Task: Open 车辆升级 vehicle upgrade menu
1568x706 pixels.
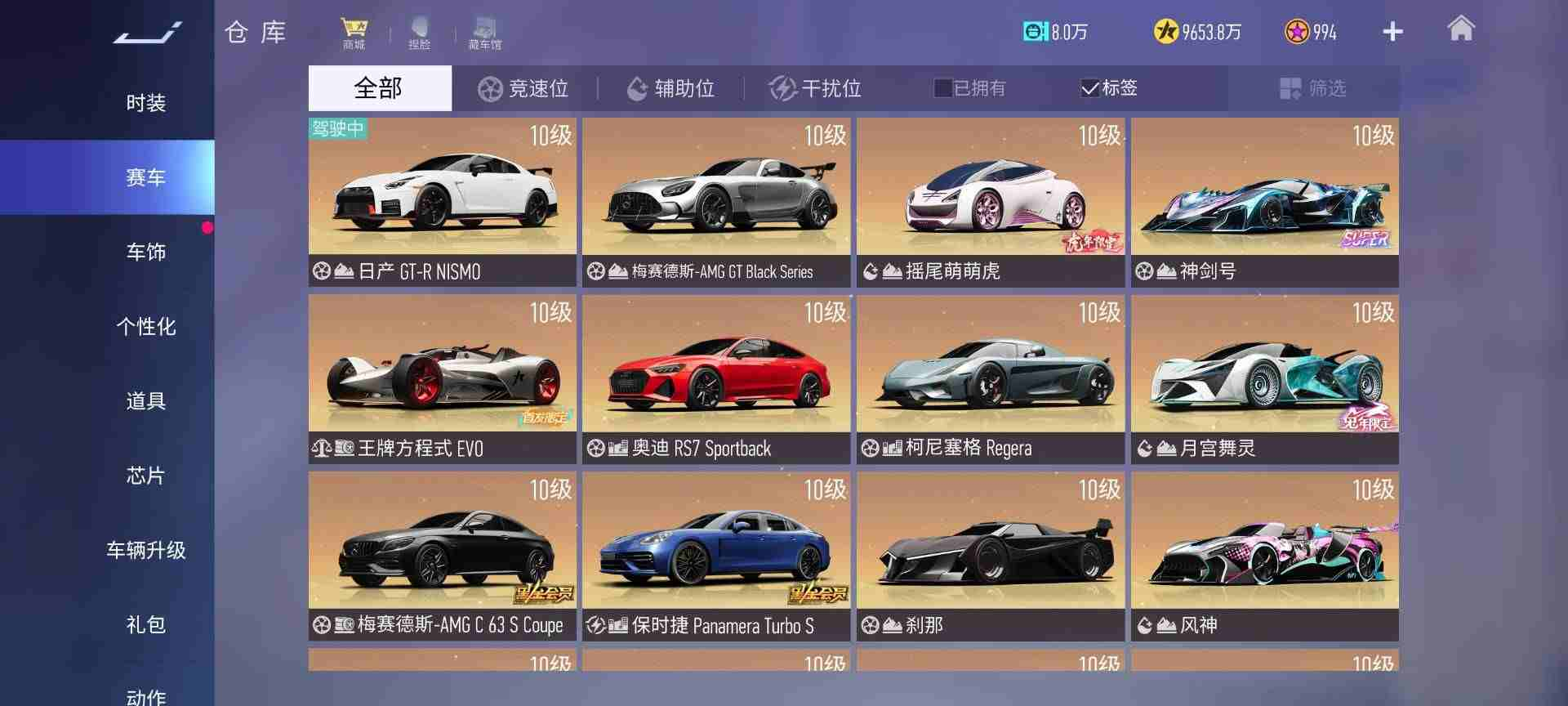Action: (145, 550)
